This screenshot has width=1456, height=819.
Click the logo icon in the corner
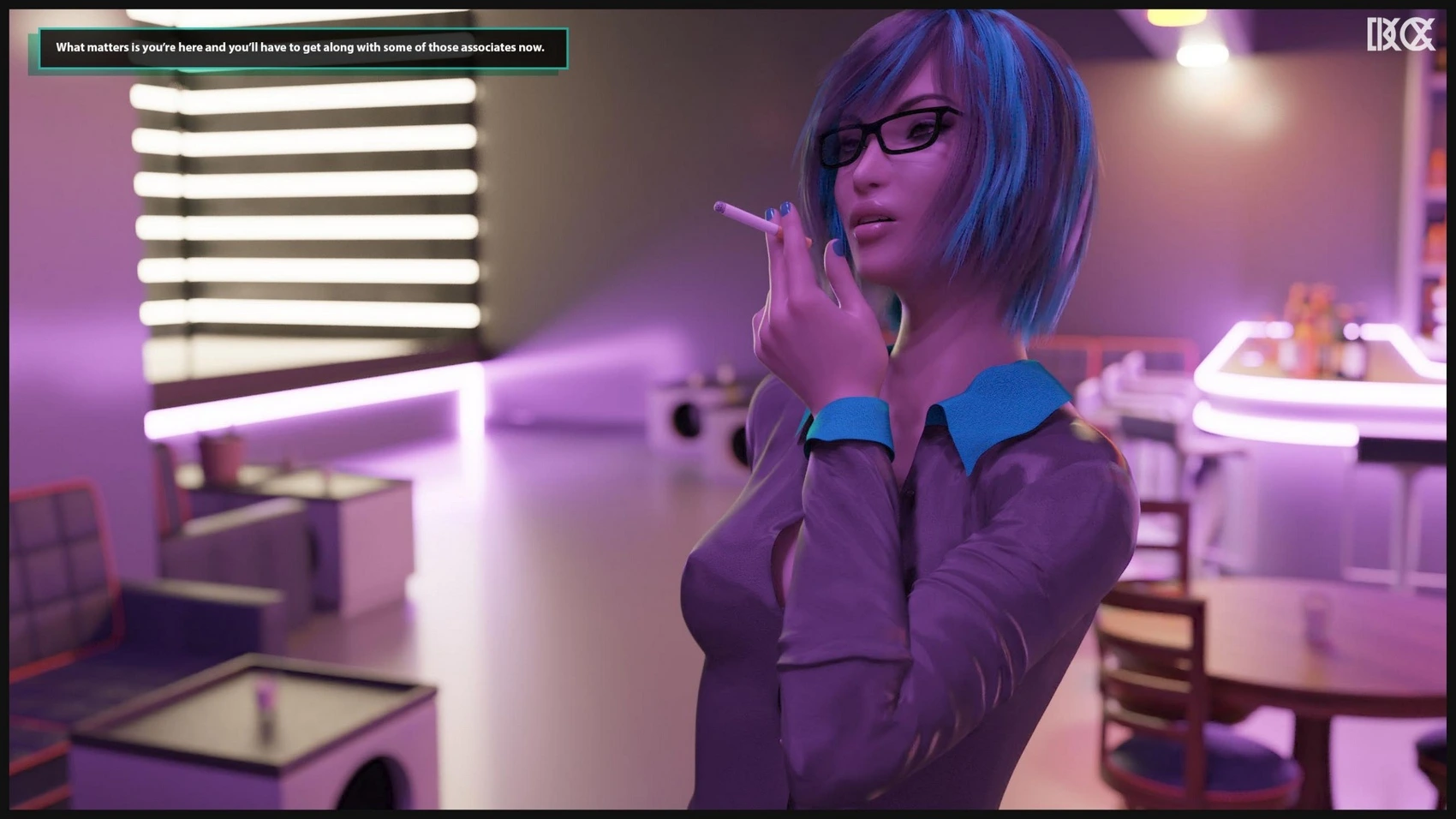(1399, 35)
